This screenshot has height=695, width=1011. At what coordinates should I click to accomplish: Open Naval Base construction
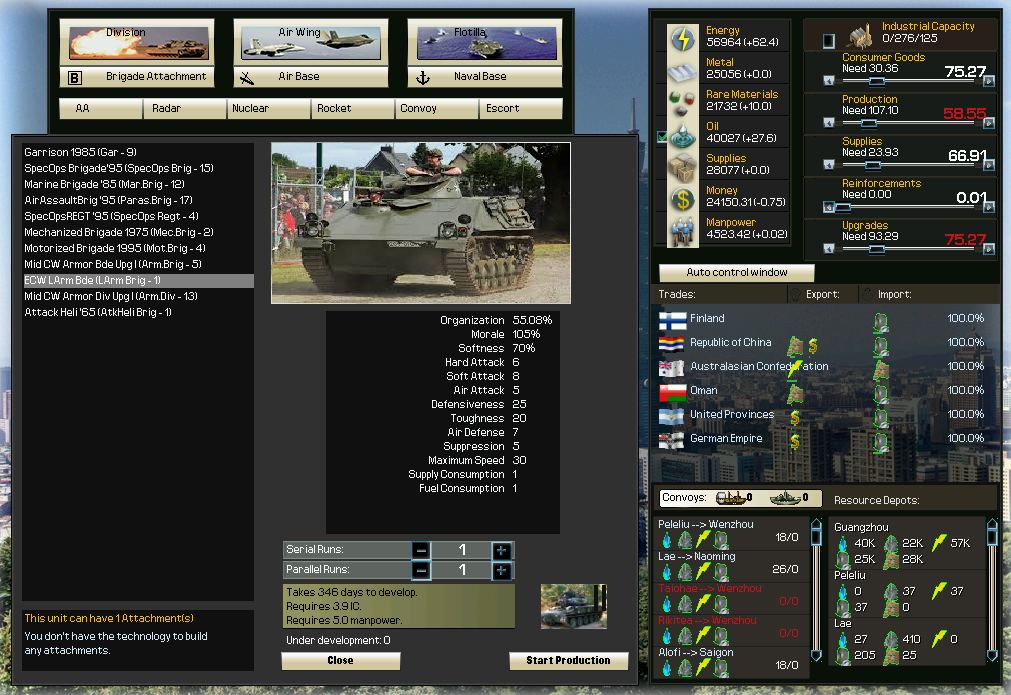pos(470,77)
